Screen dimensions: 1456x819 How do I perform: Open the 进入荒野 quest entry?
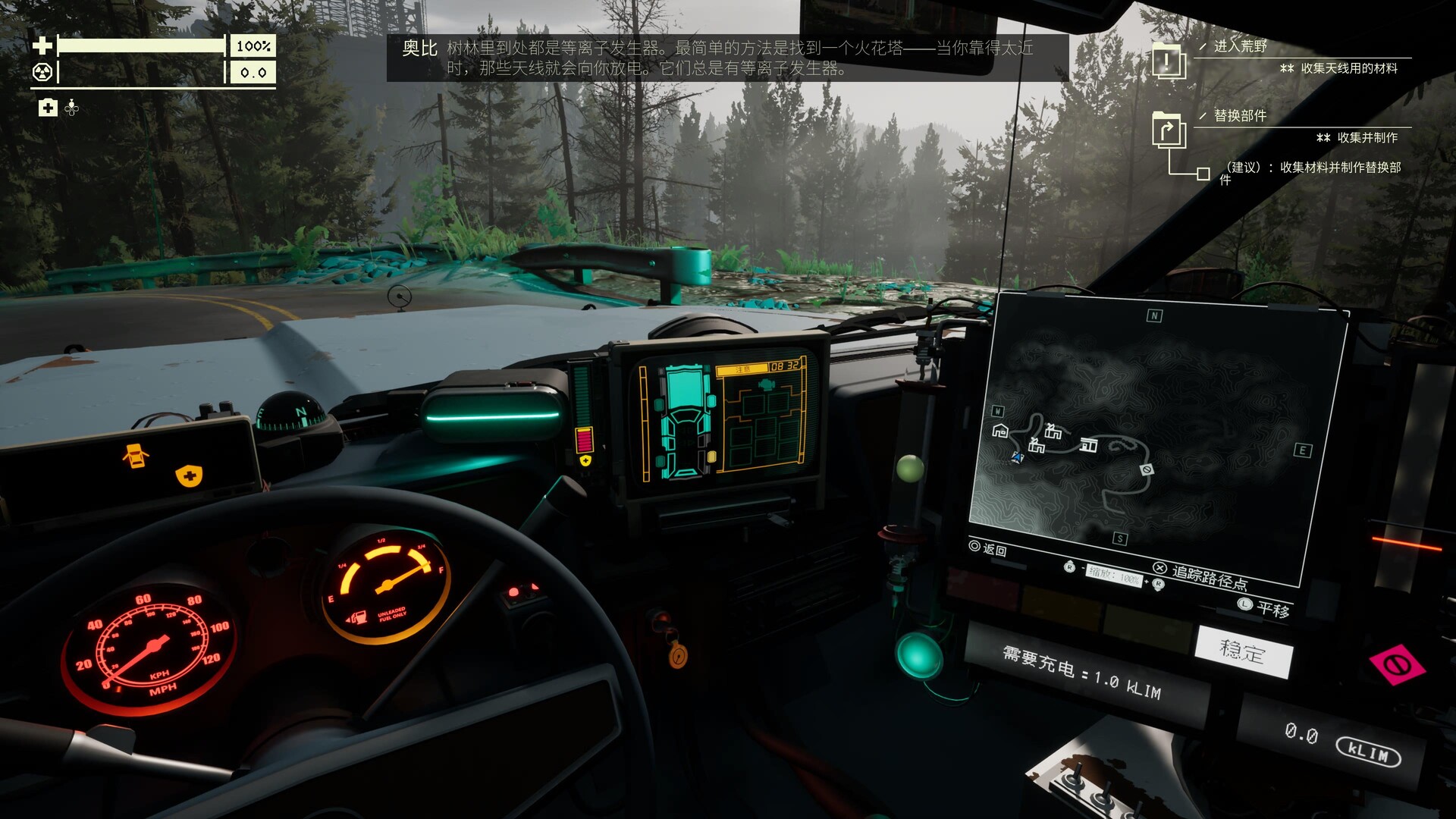1240,46
